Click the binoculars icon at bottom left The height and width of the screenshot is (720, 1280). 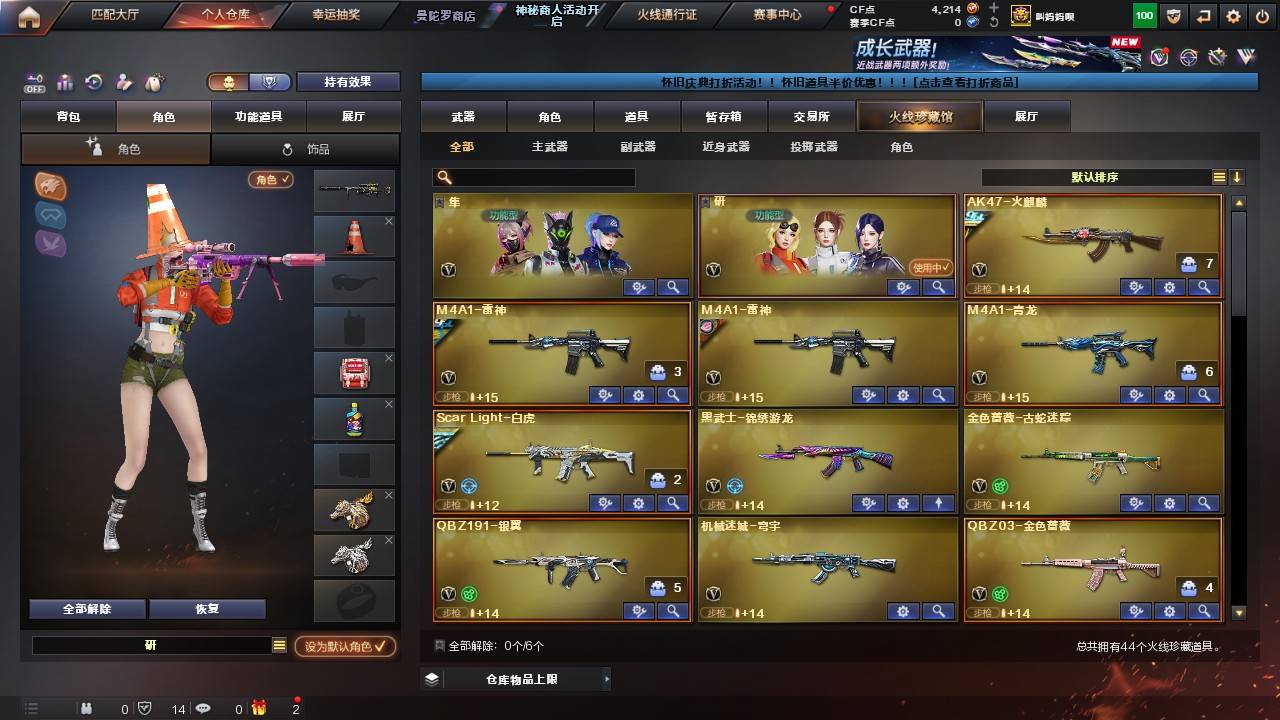pos(87,707)
